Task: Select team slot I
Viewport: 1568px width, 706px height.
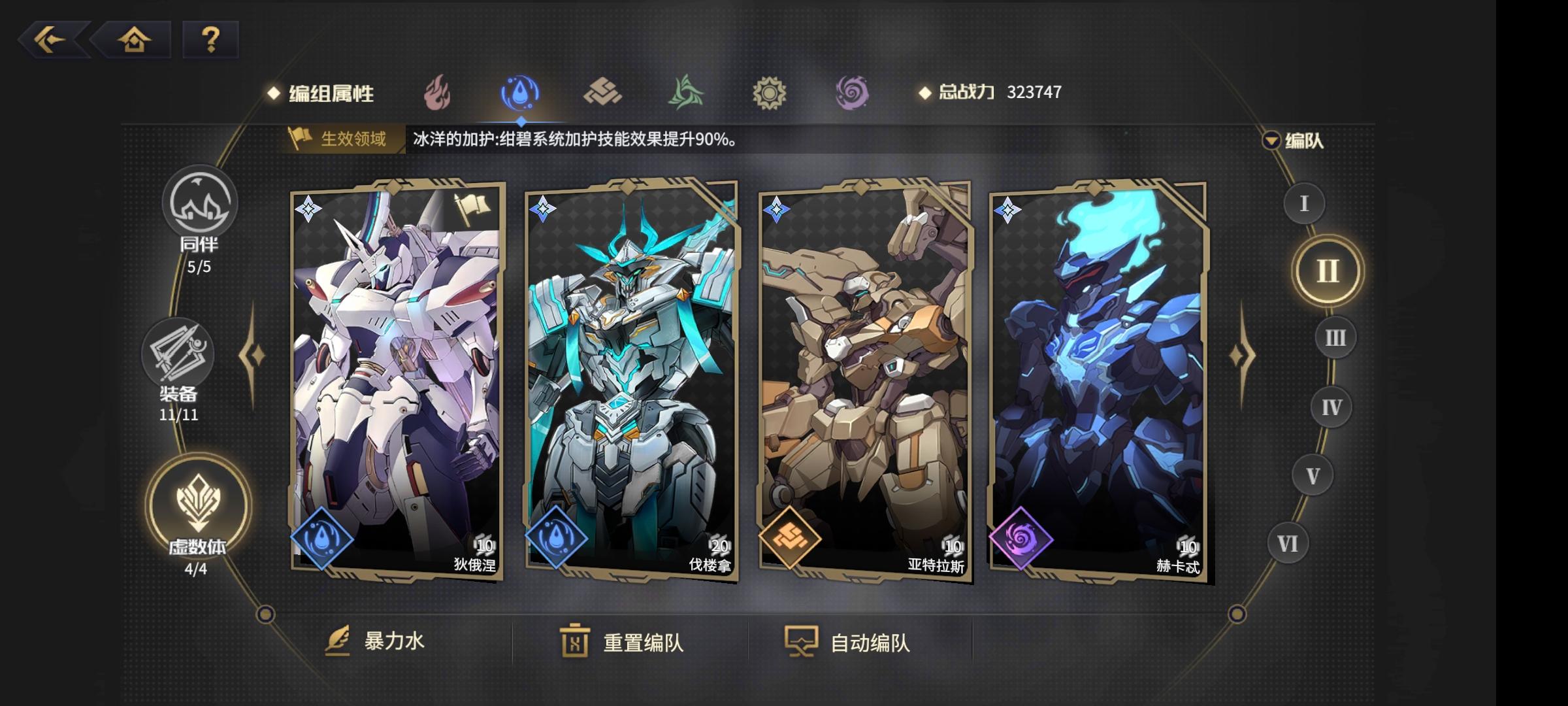Action: (x=1303, y=204)
